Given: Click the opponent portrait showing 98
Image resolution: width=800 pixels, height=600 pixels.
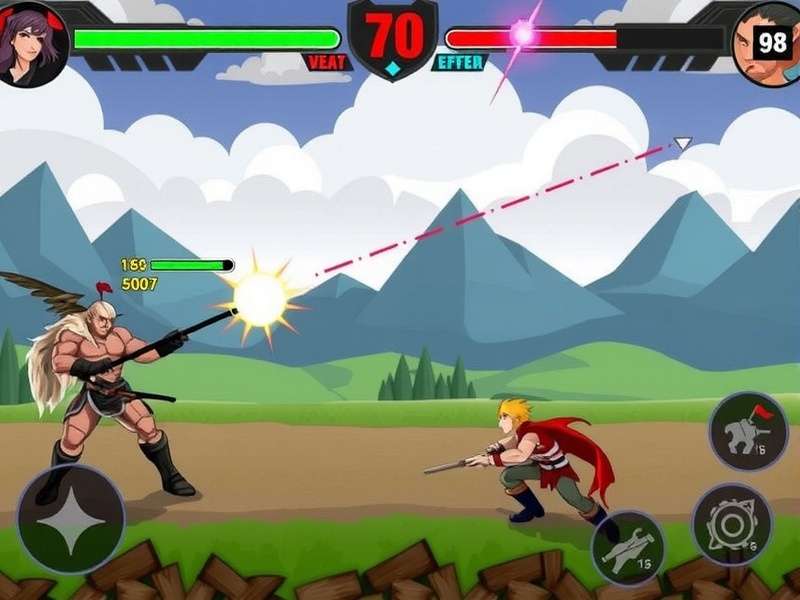Looking at the screenshot, I should [x=767, y=42].
